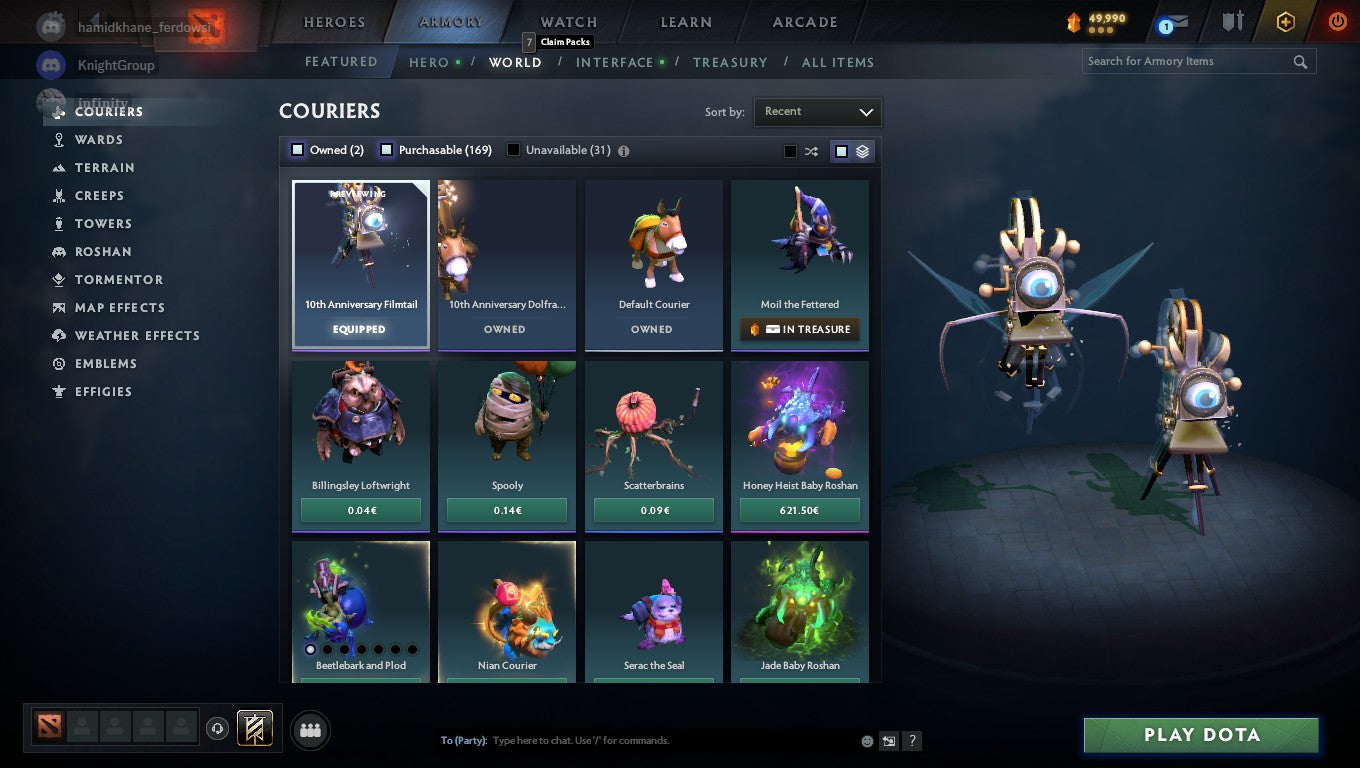The width and height of the screenshot is (1360, 768).
Task: Open the armory loadout icon
Action: 1232,20
